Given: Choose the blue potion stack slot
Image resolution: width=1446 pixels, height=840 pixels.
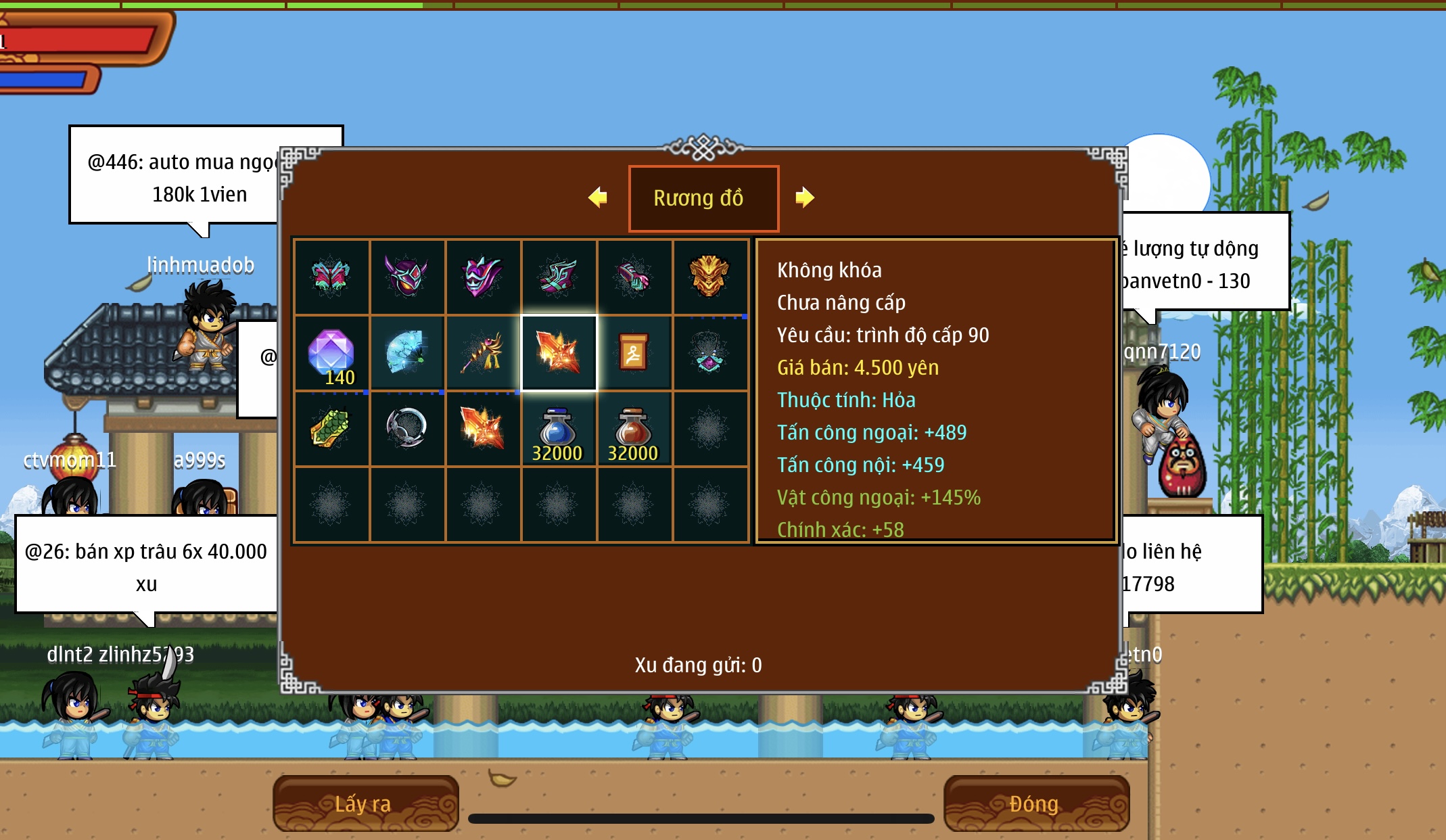Looking at the screenshot, I should click(x=558, y=429).
